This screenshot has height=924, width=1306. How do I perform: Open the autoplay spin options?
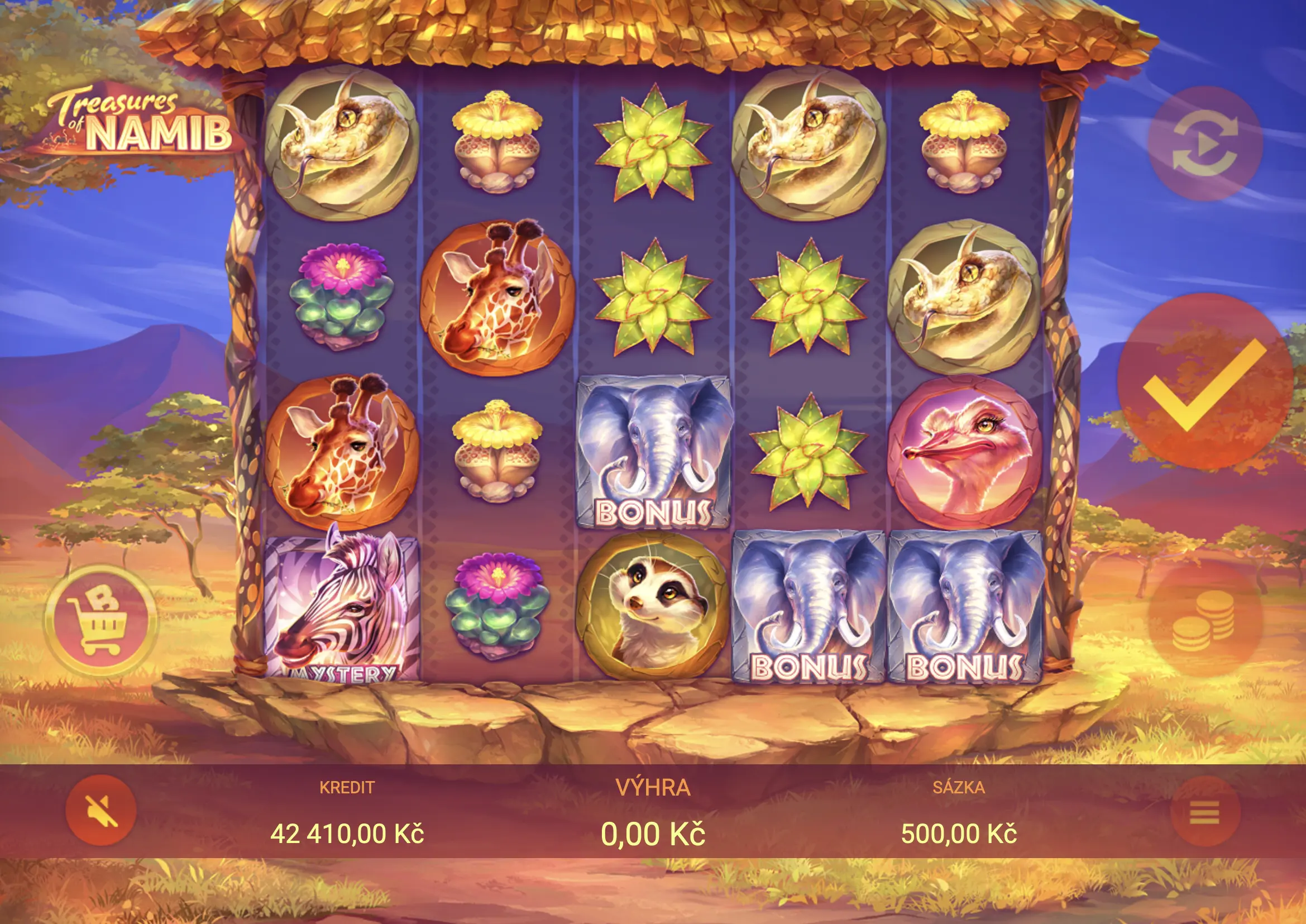[1205, 144]
